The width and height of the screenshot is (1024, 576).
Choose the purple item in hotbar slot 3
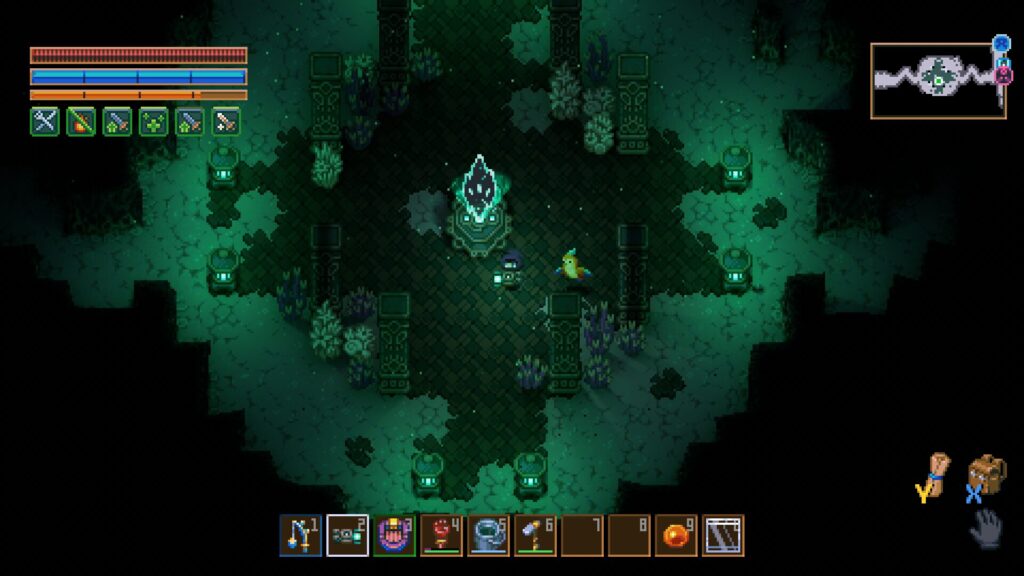pyautogui.click(x=394, y=535)
